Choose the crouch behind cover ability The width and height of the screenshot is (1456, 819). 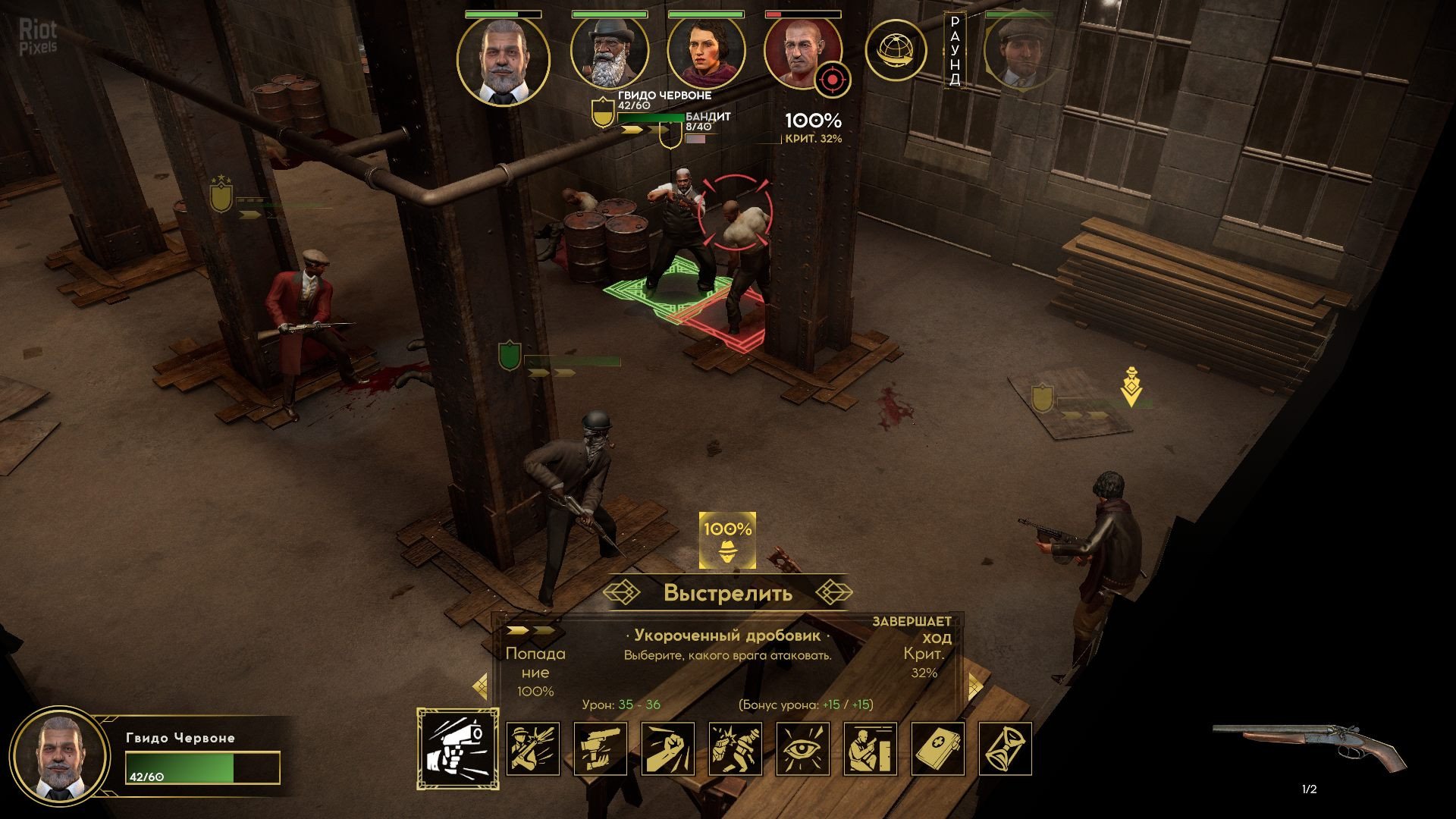click(x=870, y=748)
